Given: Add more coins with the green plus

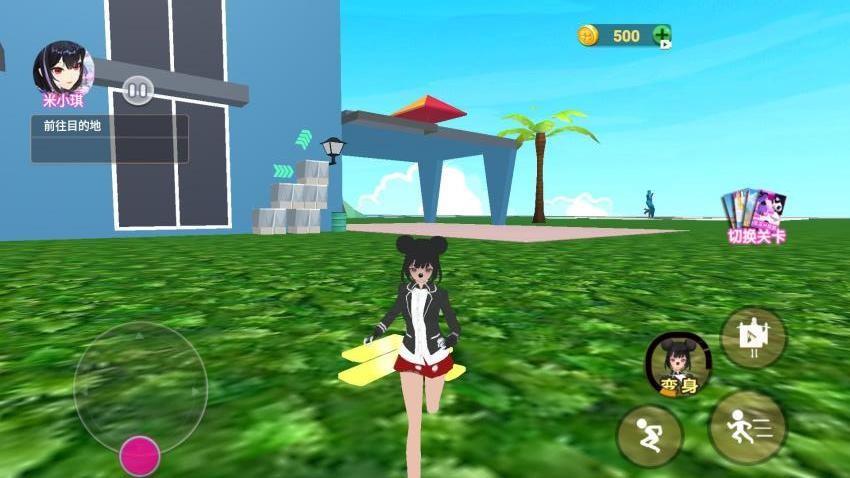Looking at the screenshot, I should (662, 36).
